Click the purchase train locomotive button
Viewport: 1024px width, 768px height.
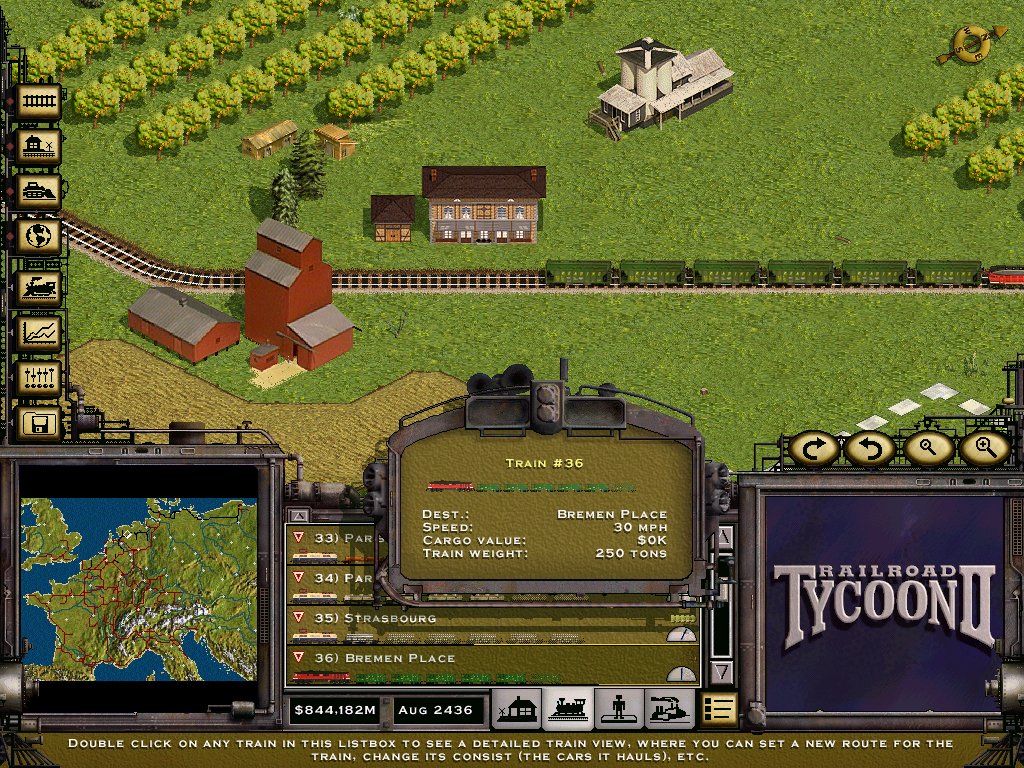coord(38,287)
